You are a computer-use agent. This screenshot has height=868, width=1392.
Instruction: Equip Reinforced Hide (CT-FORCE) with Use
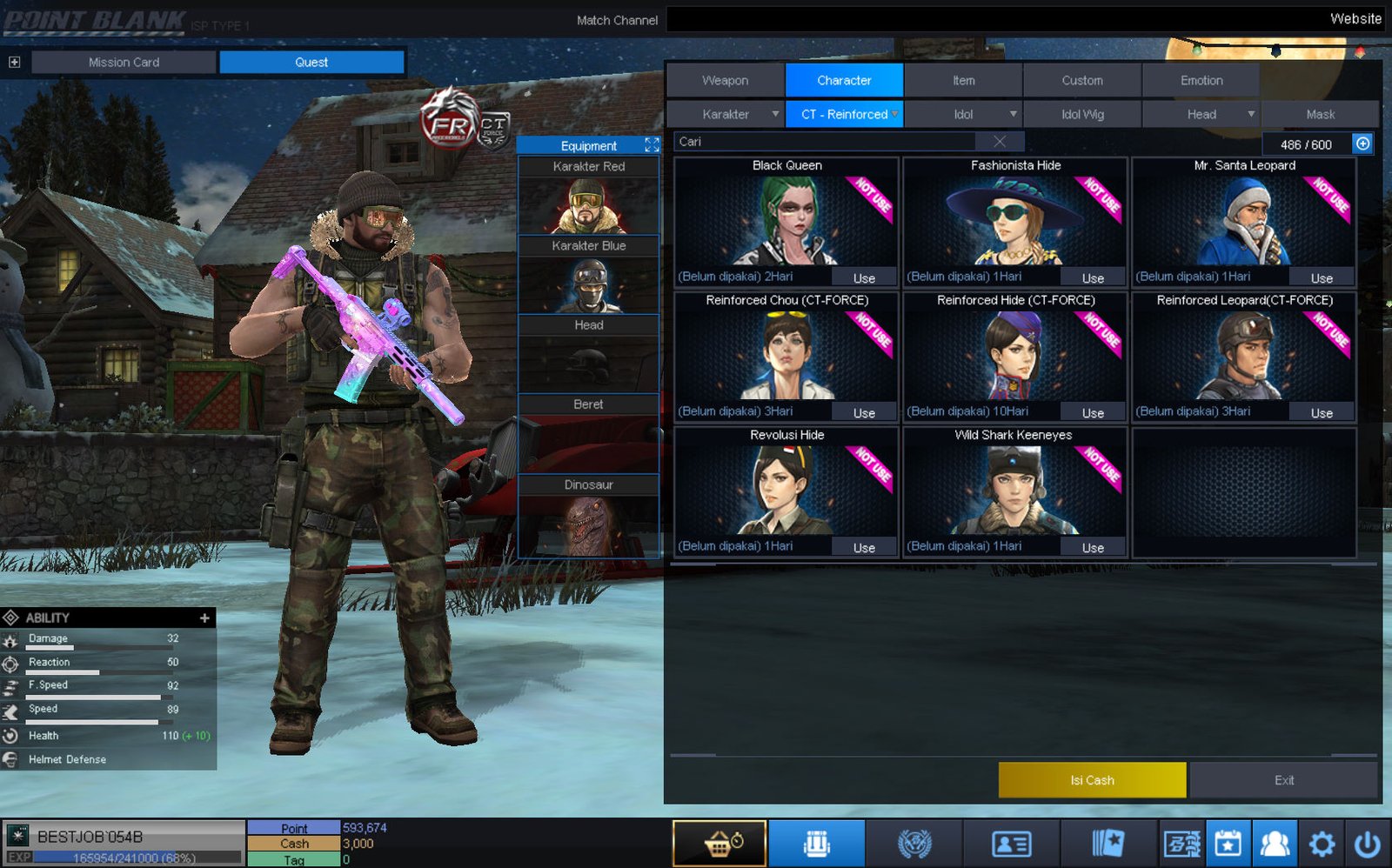click(x=1093, y=413)
